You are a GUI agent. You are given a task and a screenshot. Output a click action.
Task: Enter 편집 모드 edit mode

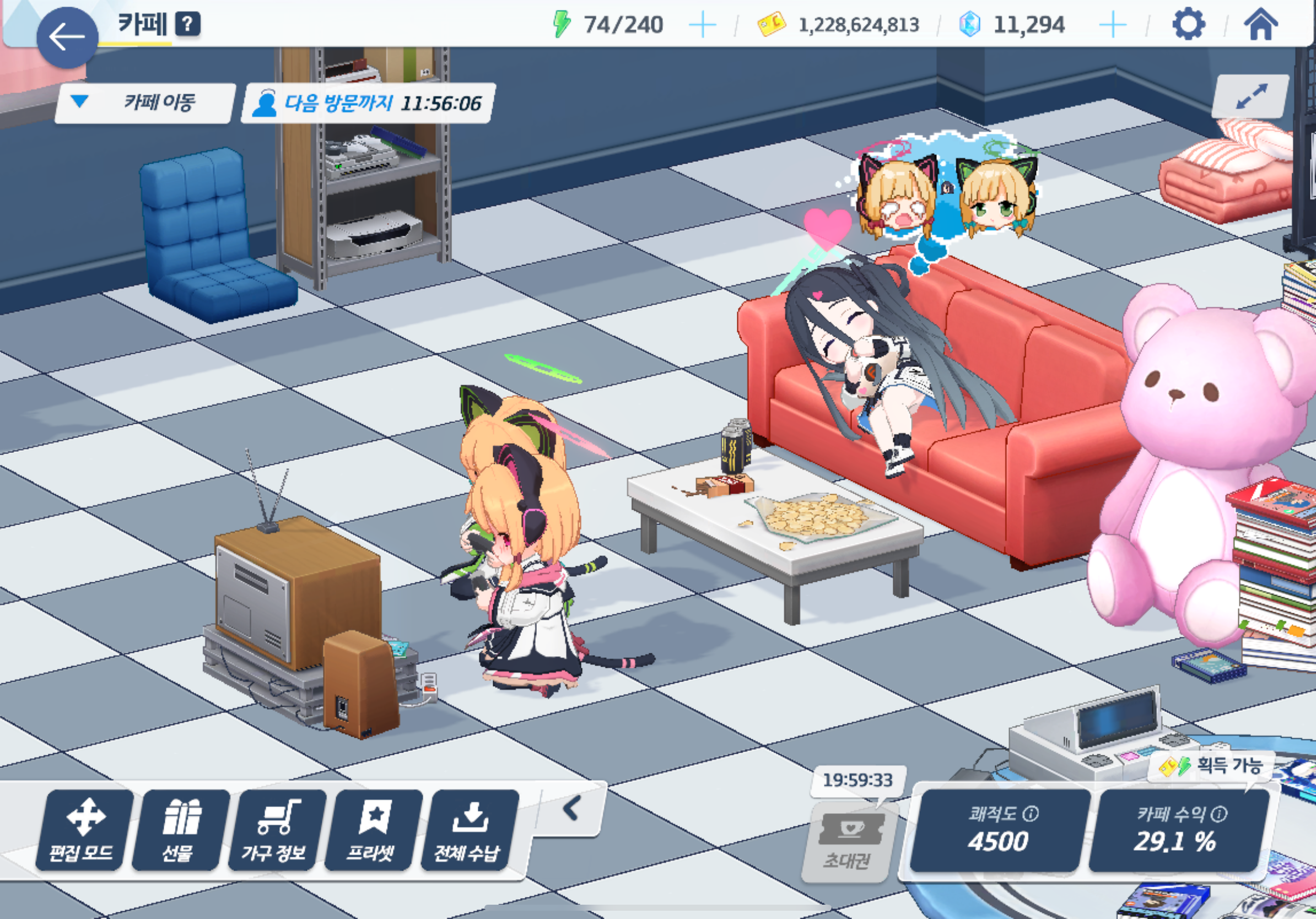point(84,830)
